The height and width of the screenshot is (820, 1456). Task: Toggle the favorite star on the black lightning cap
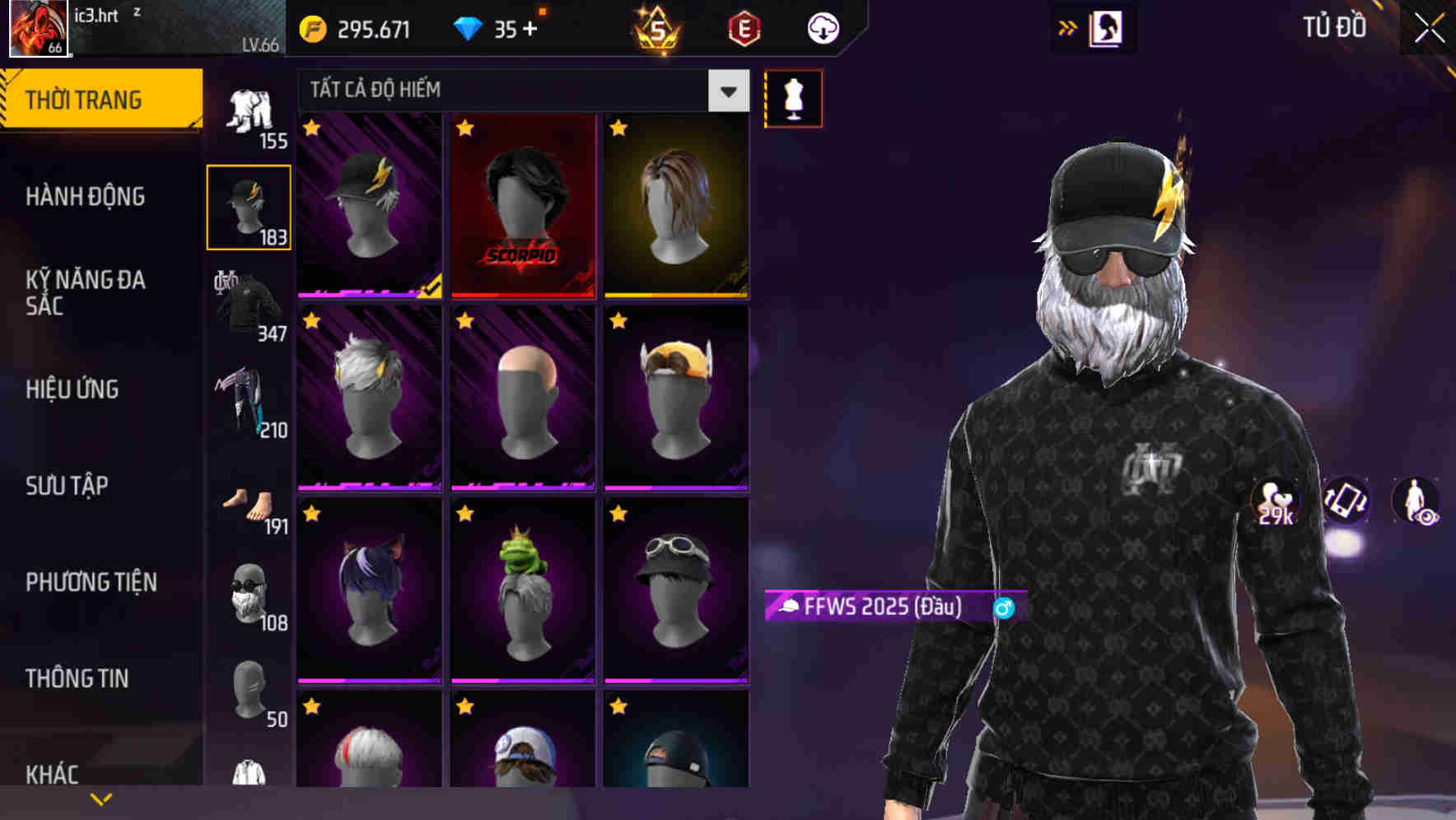pyautogui.click(x=311, y=128)
